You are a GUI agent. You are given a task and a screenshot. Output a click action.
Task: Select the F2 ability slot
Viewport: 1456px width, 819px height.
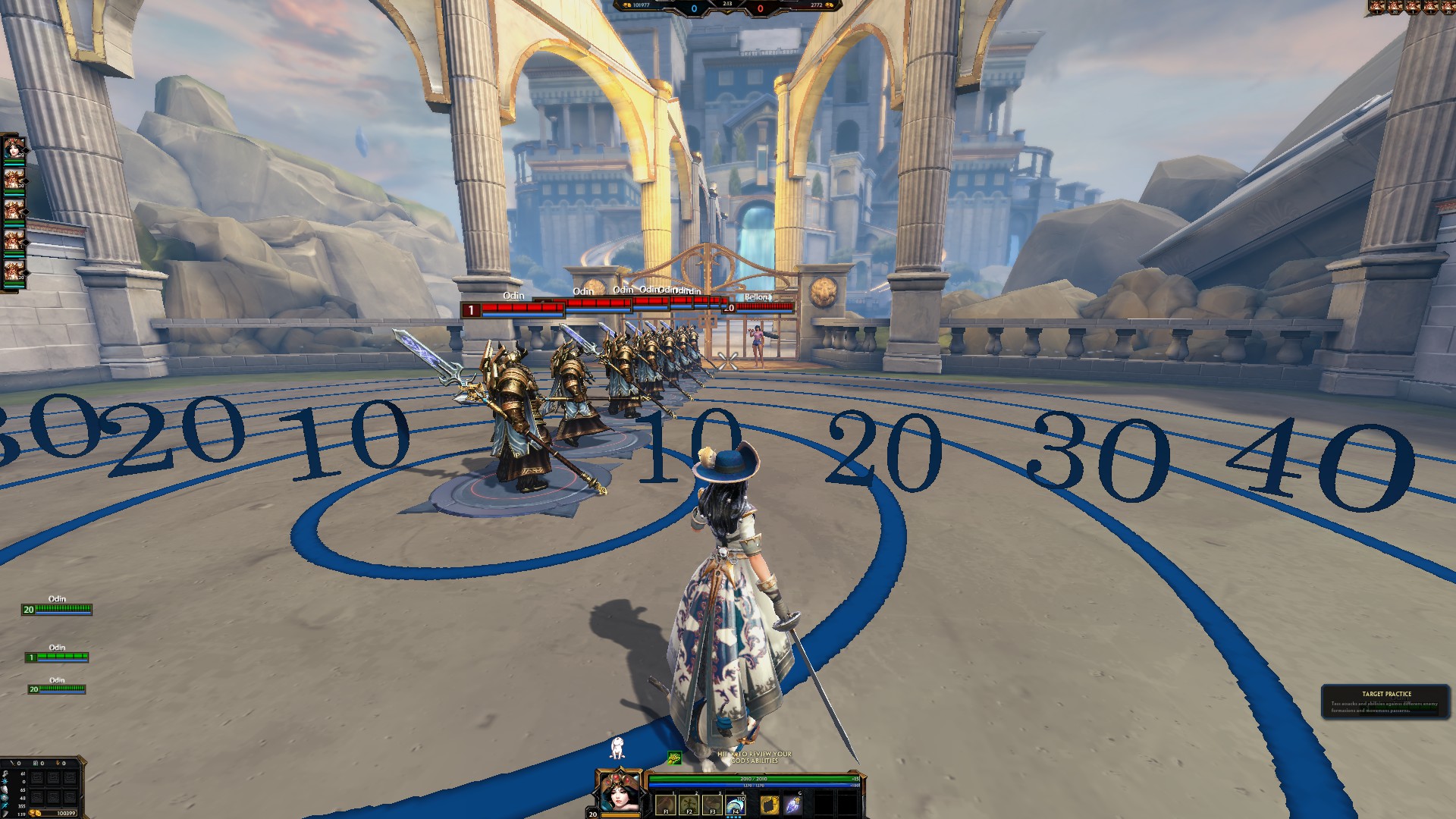[x=689, y=804]
